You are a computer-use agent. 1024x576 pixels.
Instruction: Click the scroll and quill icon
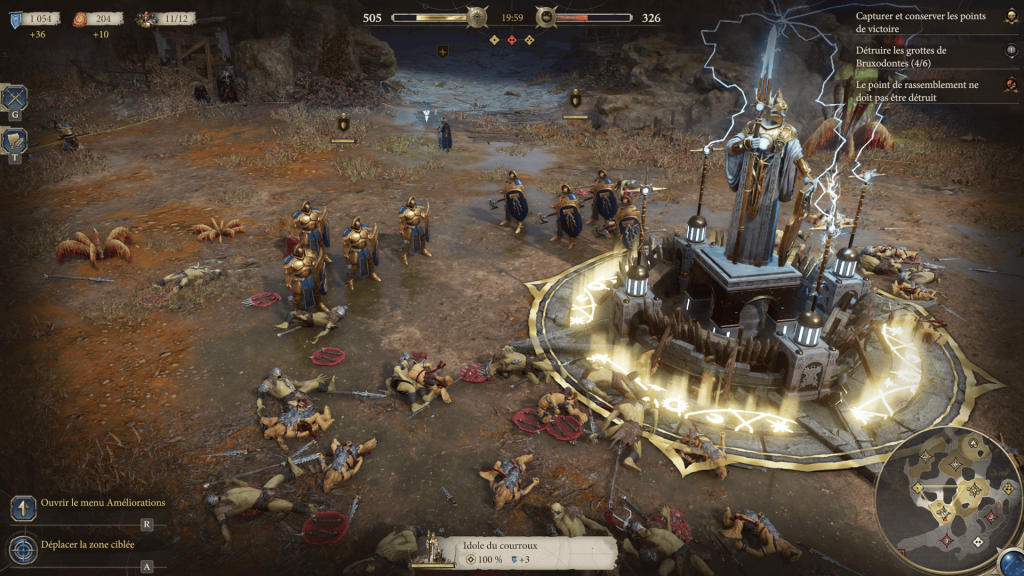(x=15, y=142)
